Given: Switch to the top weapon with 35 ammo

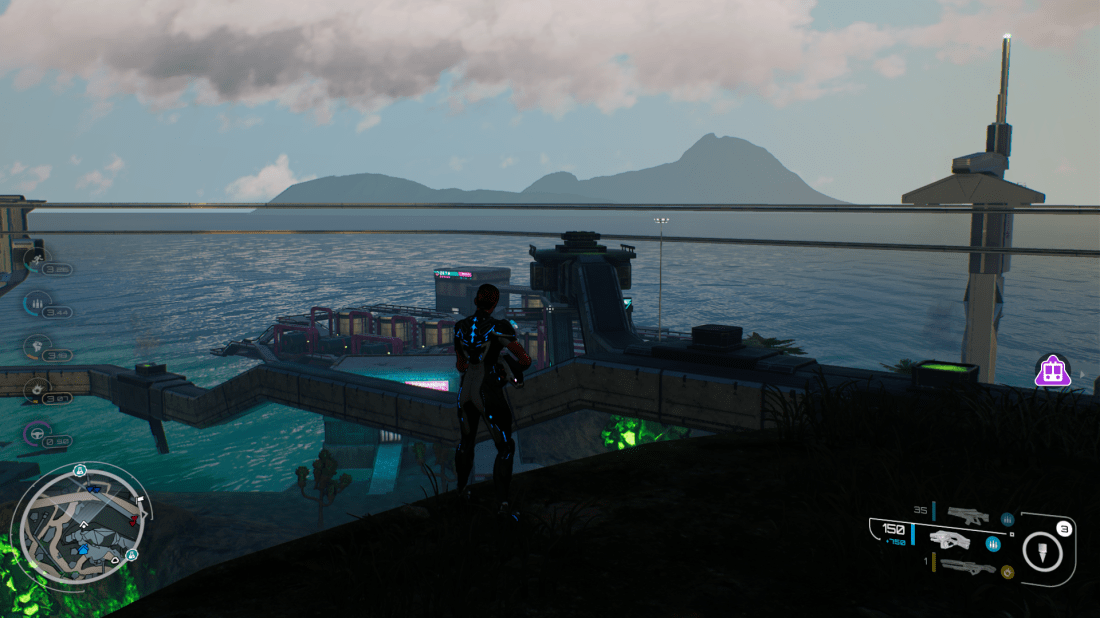Looking at the screenshot, I should (x=967, y=517).
